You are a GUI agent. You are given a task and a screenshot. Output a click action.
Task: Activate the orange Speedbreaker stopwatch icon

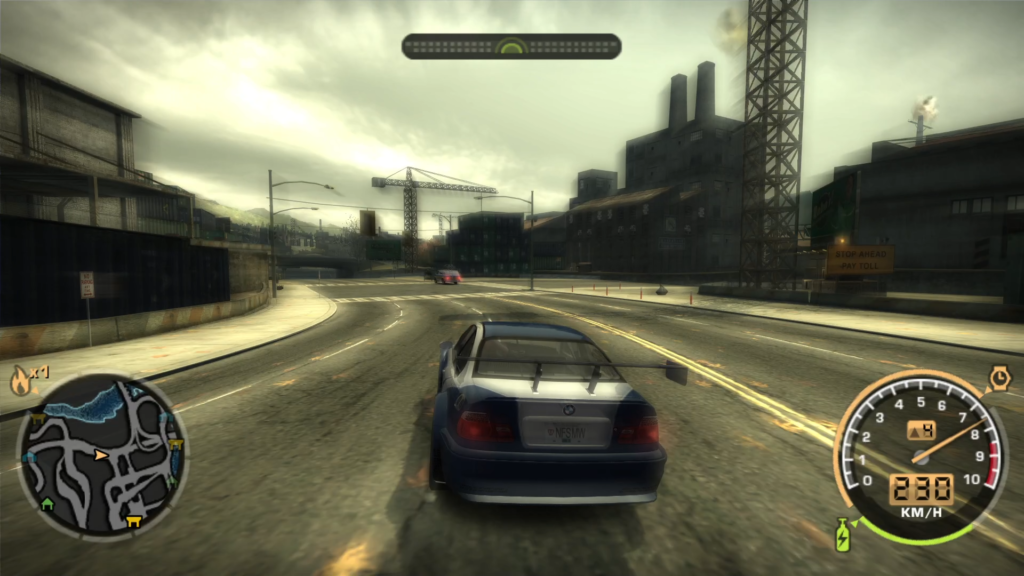[998, 378]
